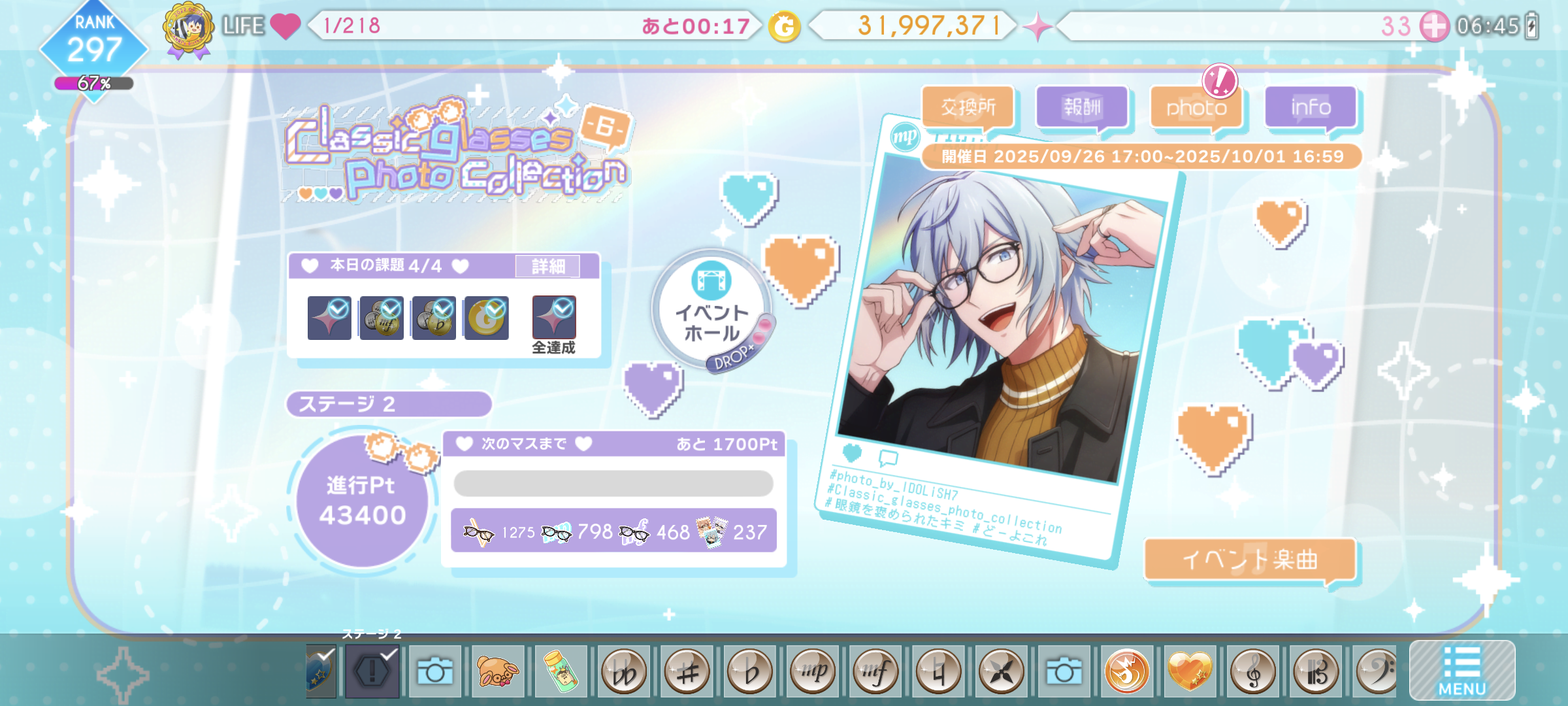
Task: Open the イベント楽曲 event songs
Action: click(1250, 560)
